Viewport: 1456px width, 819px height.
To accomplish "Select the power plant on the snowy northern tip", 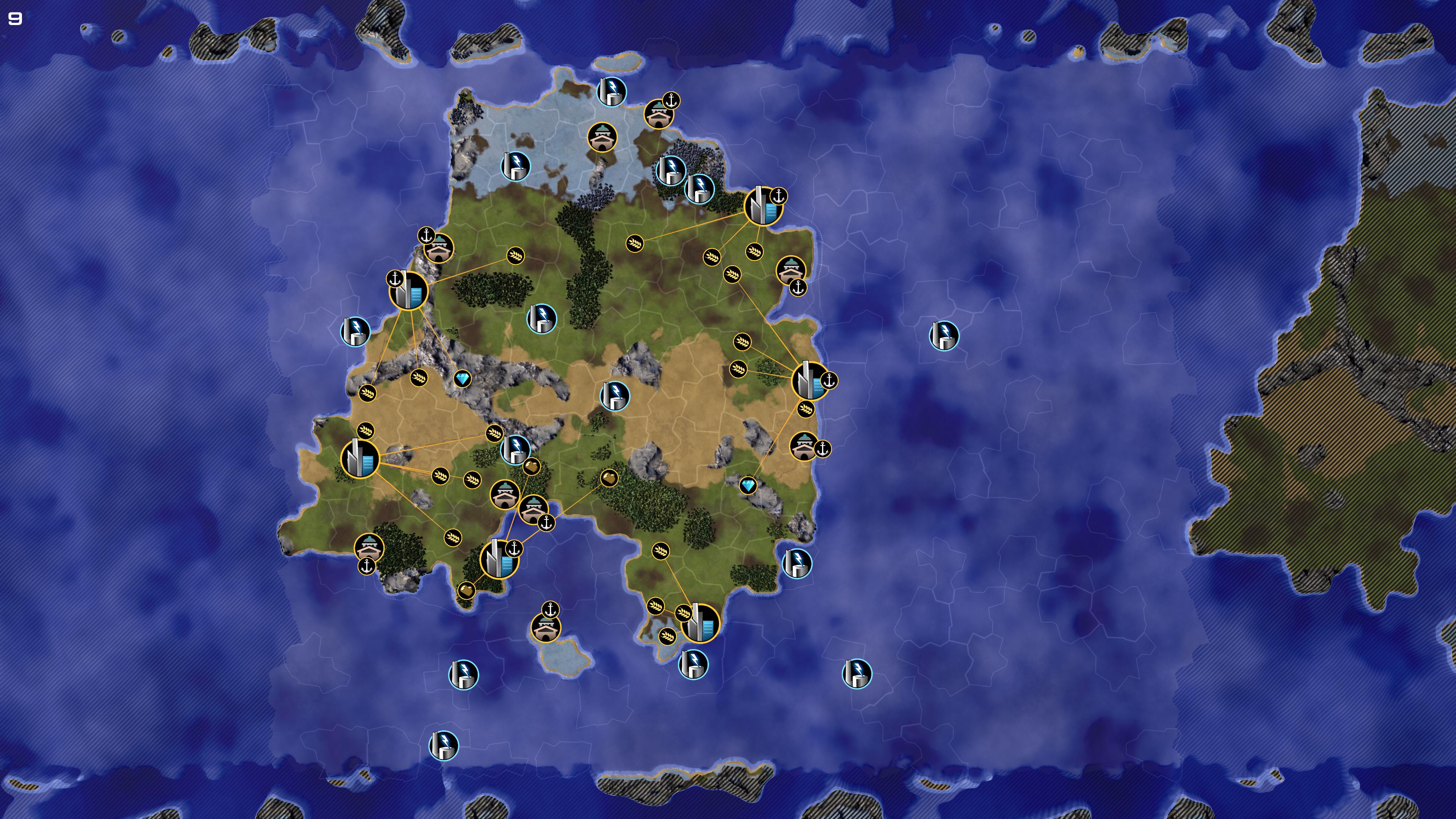I will pos(612,91).
